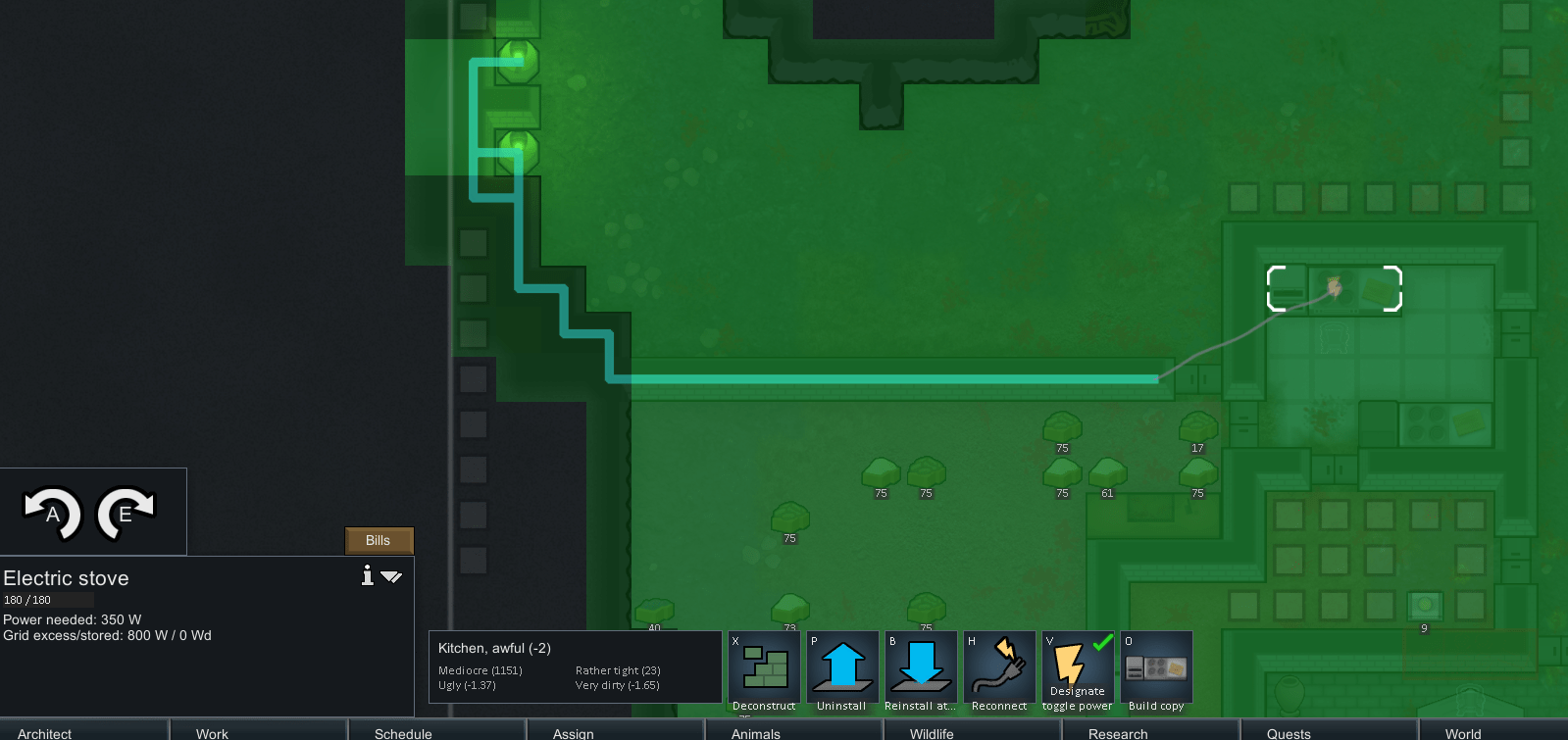Rotate counterclockwise with the A arrow
Screen dimensions: 1568x740
(x=52, y=511)
